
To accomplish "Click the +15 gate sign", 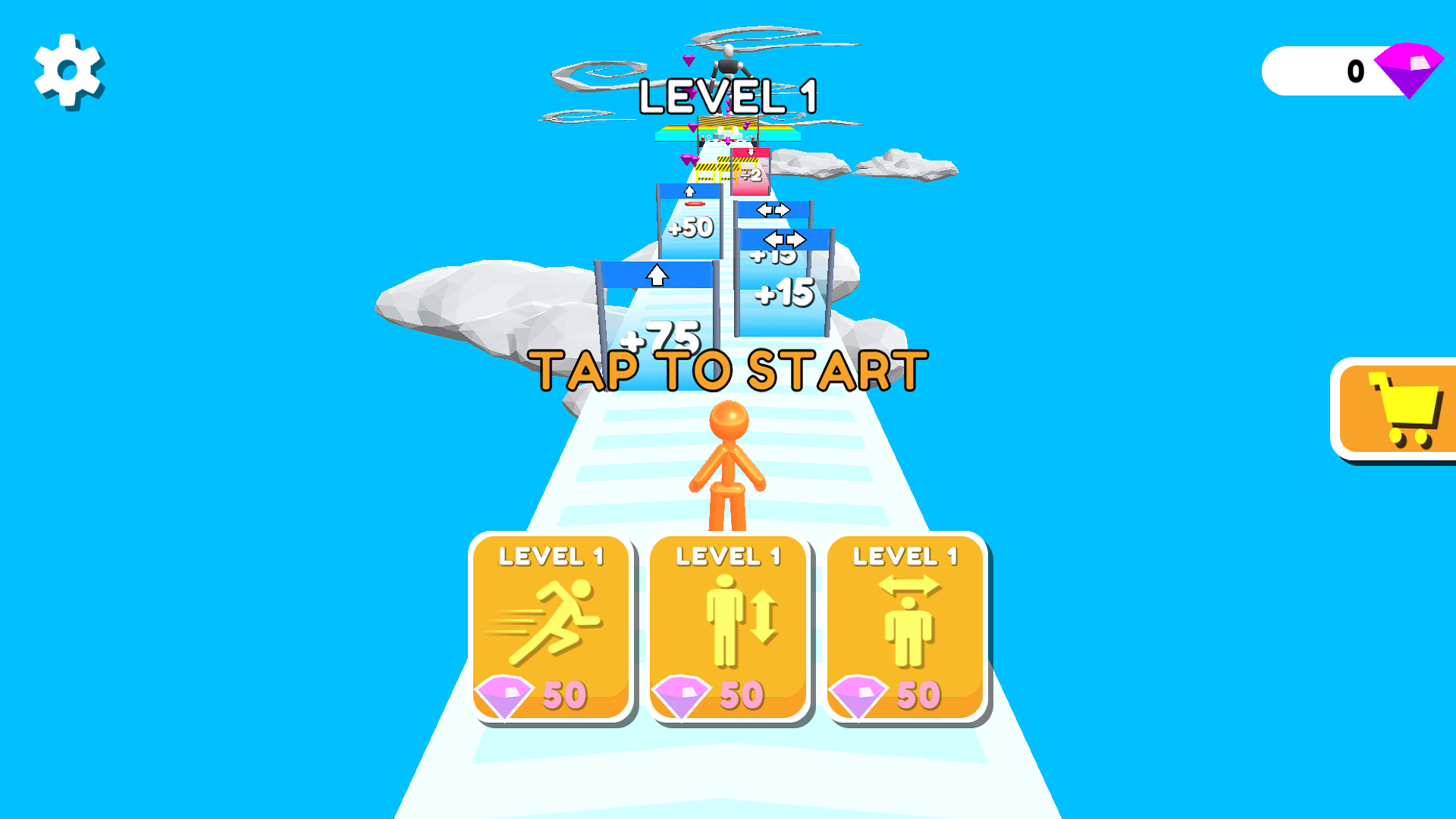I will click(x=784, y=293).
